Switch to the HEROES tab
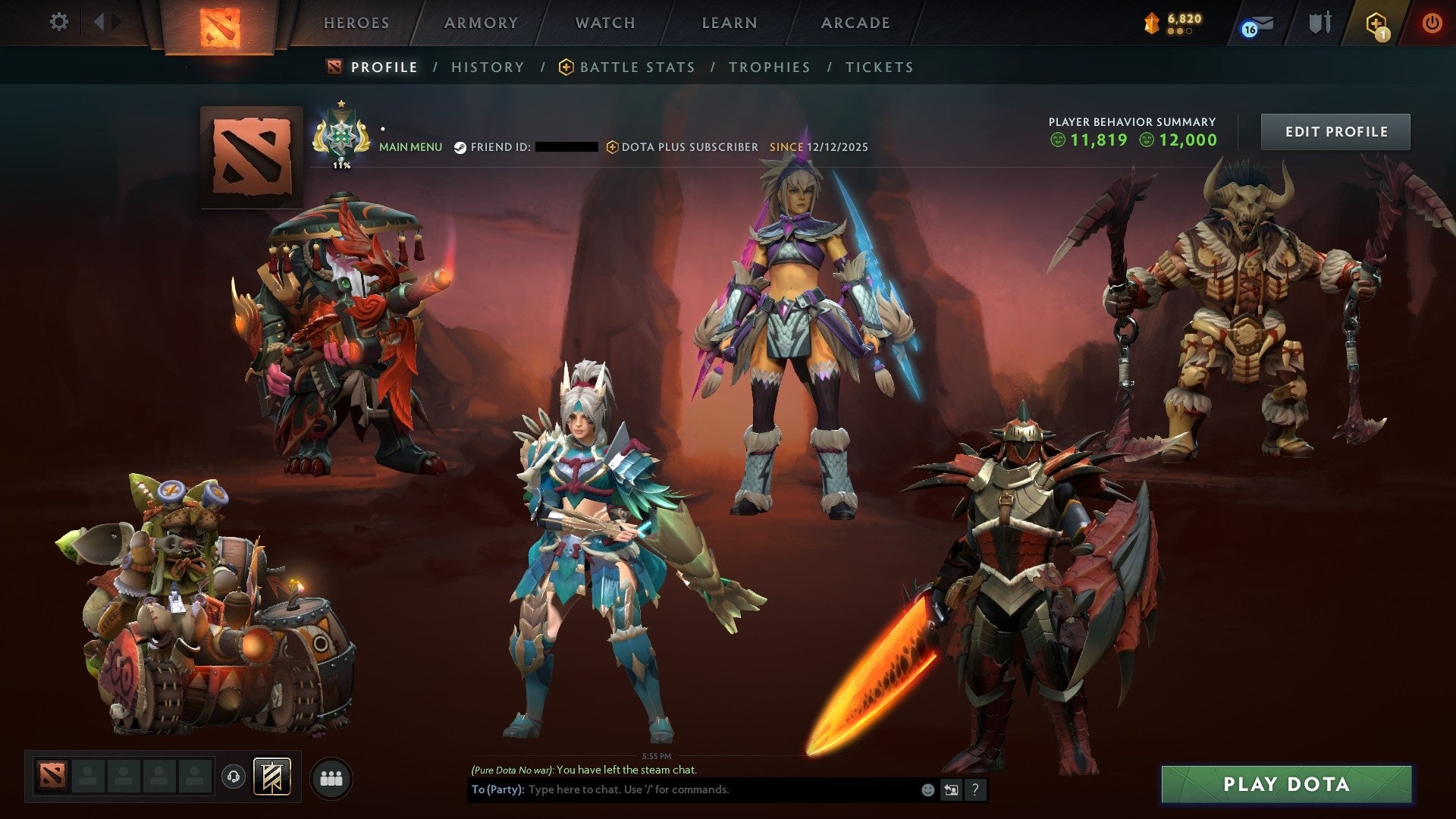 coord(356,23)
